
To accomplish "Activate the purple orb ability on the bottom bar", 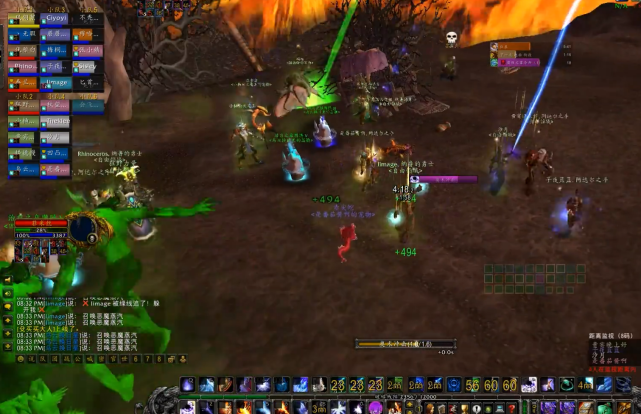I will [376, 406].
